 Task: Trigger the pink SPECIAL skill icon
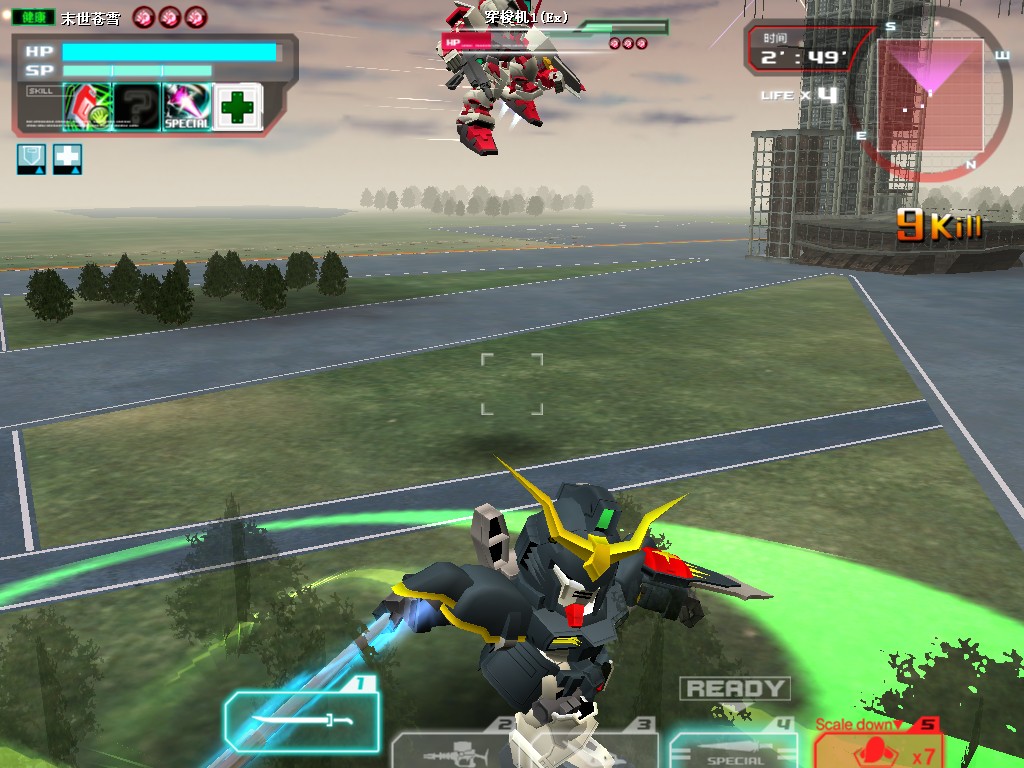pos(187,107)
